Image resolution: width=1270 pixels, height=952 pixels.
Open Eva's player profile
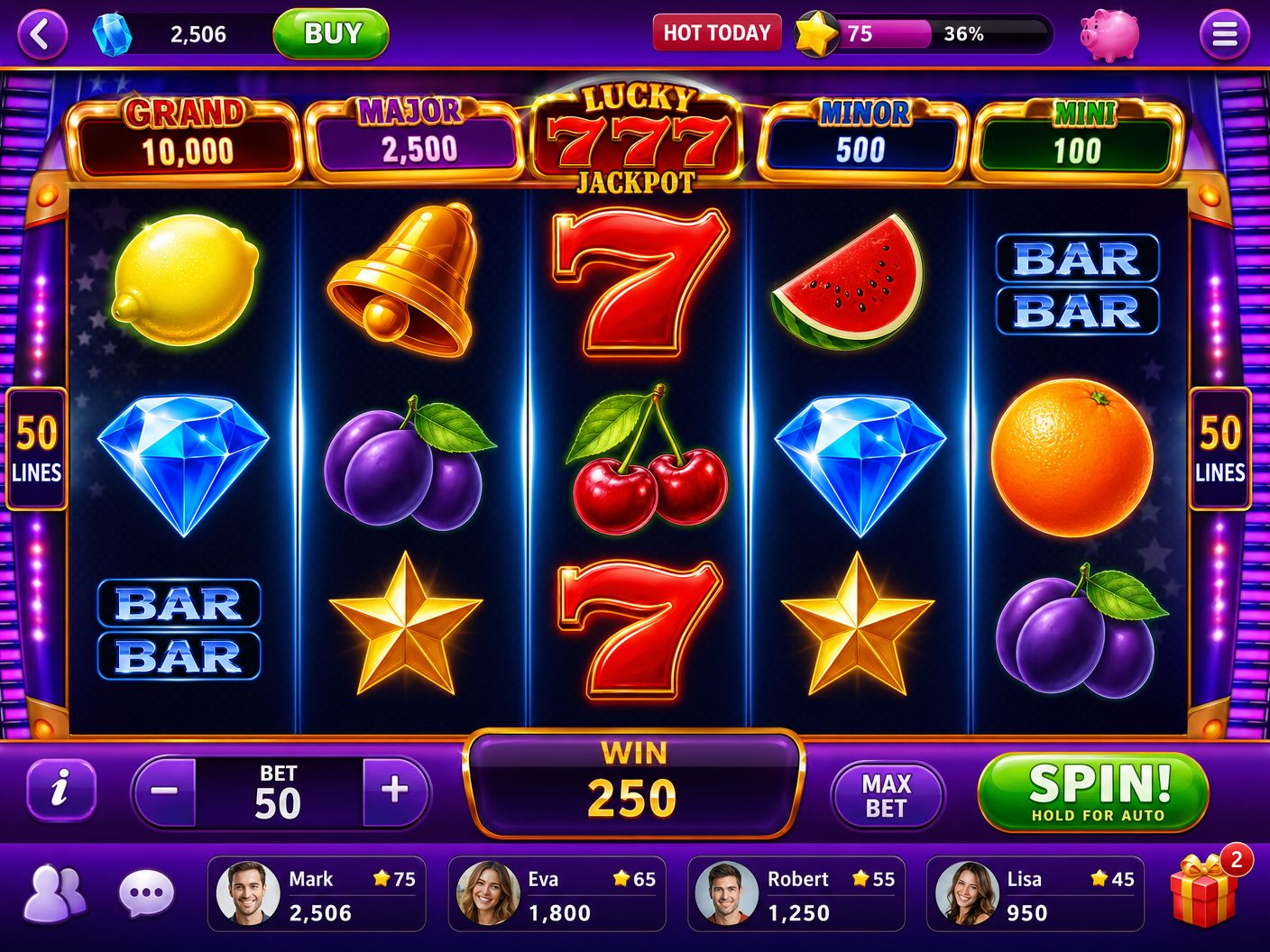[557, 893]
